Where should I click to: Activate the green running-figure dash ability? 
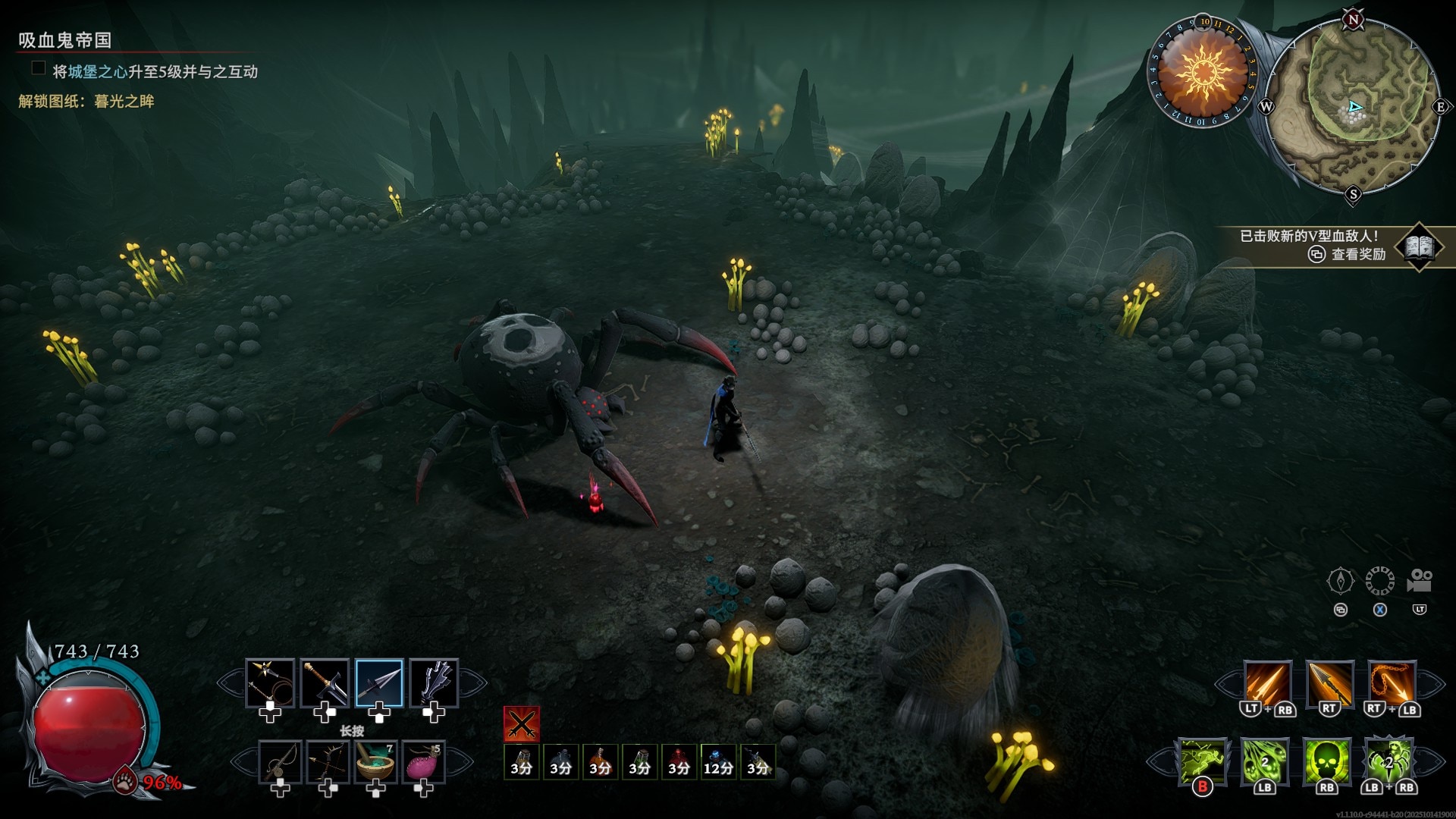(1203, 761)
